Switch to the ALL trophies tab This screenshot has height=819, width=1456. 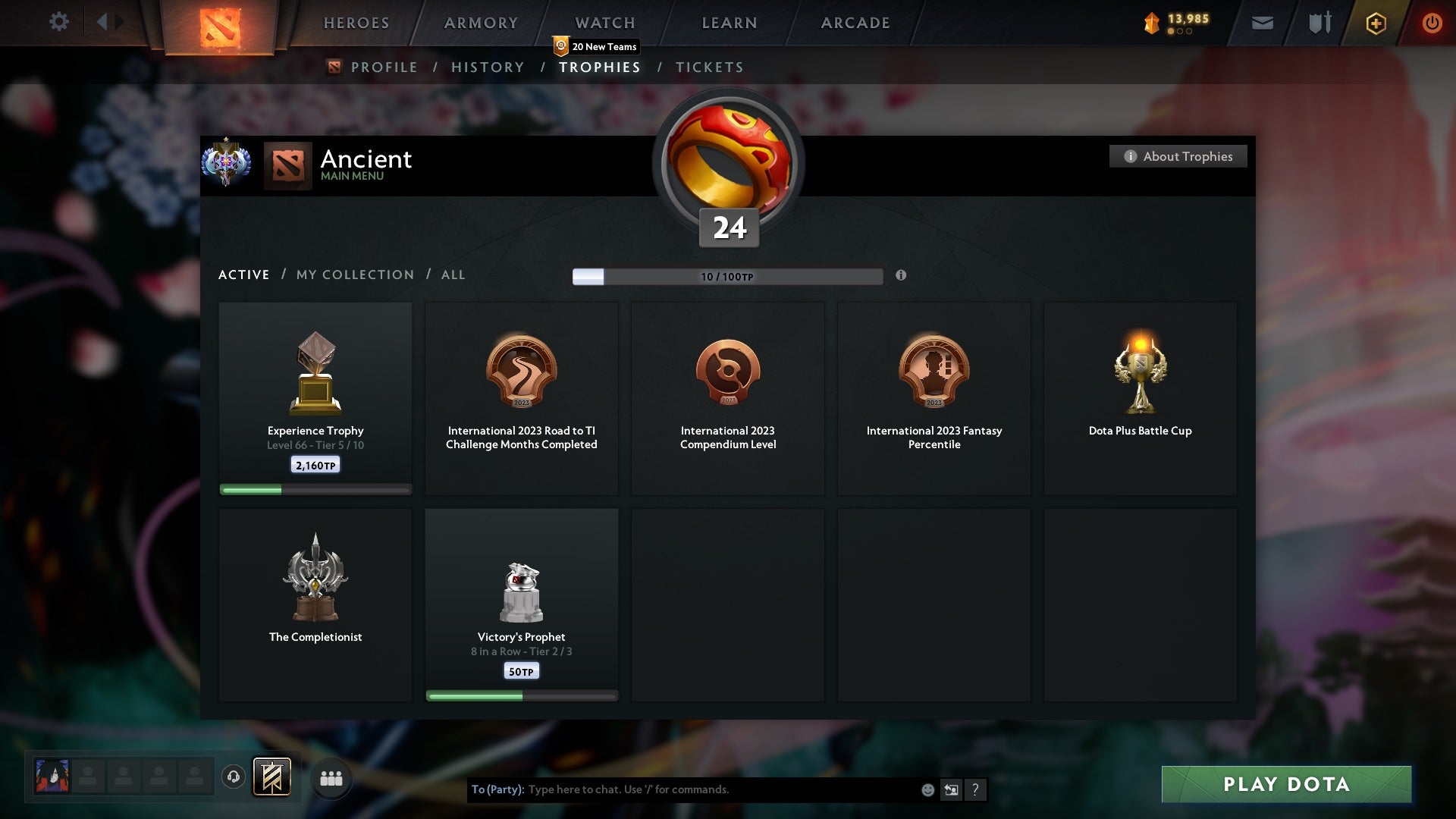click(x=453, y=275)
